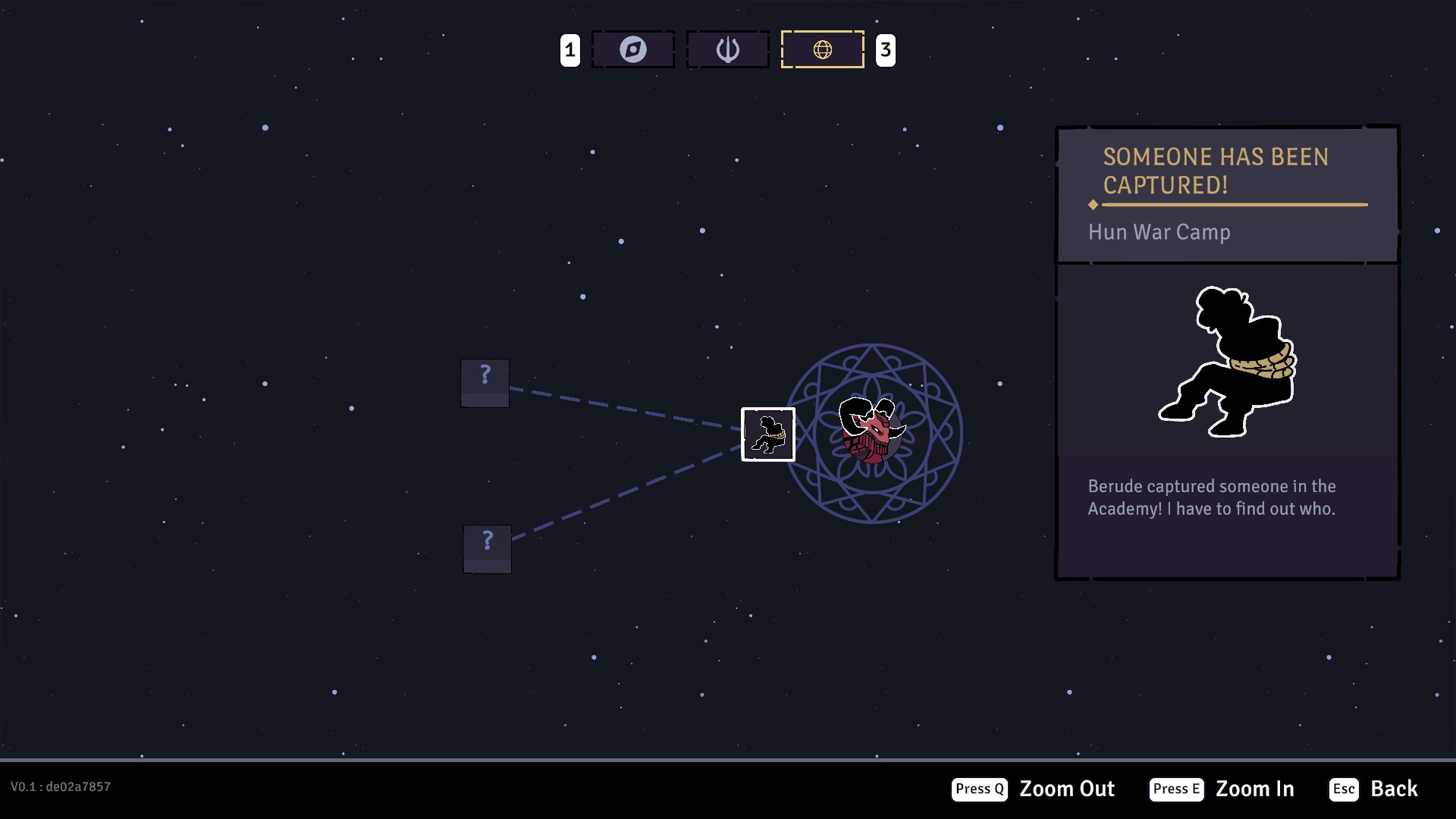Click the Zoom Out label

[x=1066, y=789]
